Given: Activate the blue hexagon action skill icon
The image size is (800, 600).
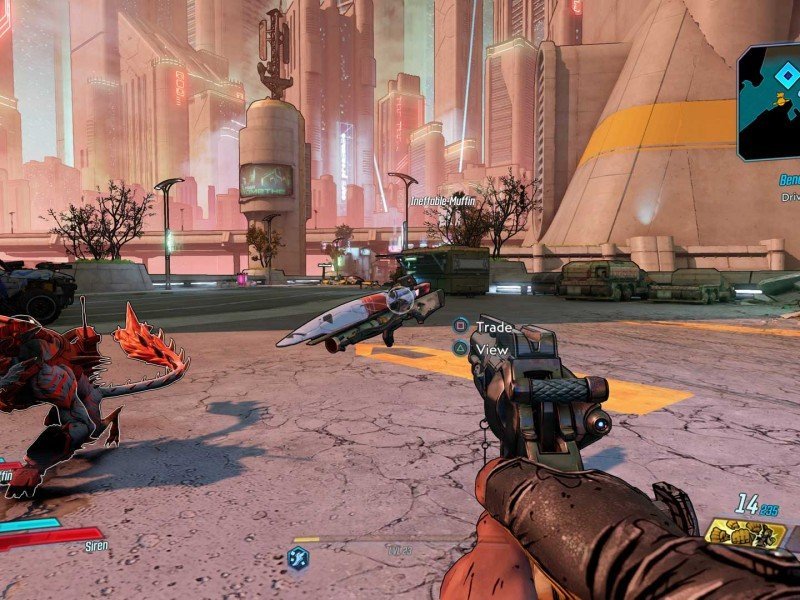Looking at the screenshot, I should (297, 558).
